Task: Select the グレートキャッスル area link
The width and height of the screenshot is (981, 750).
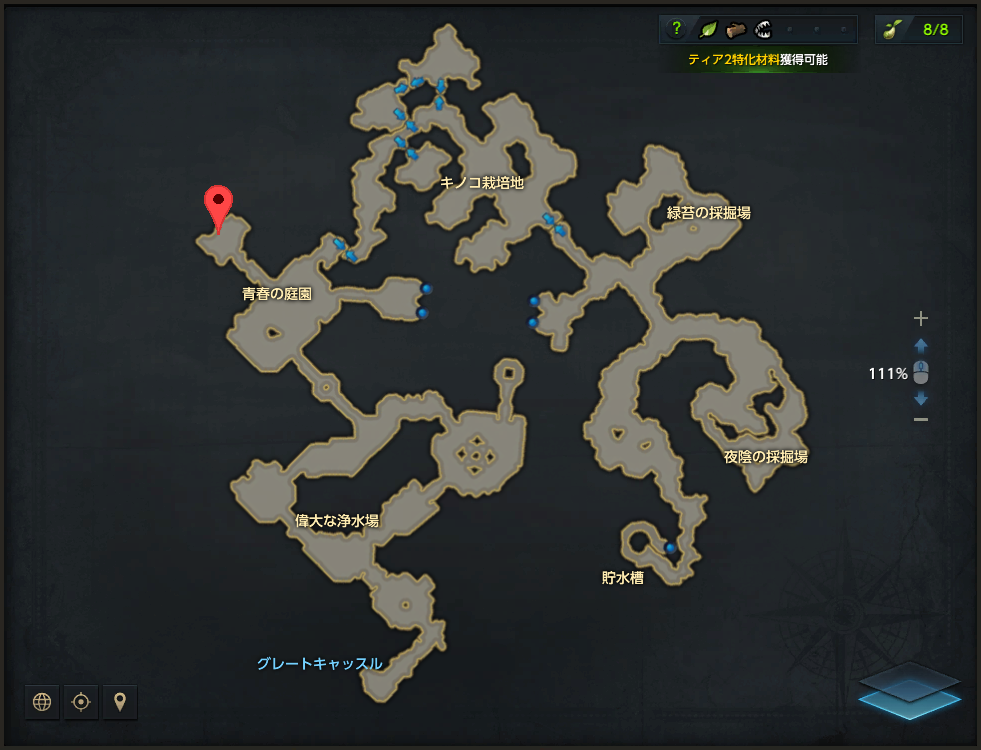Action: pos(319,663)
